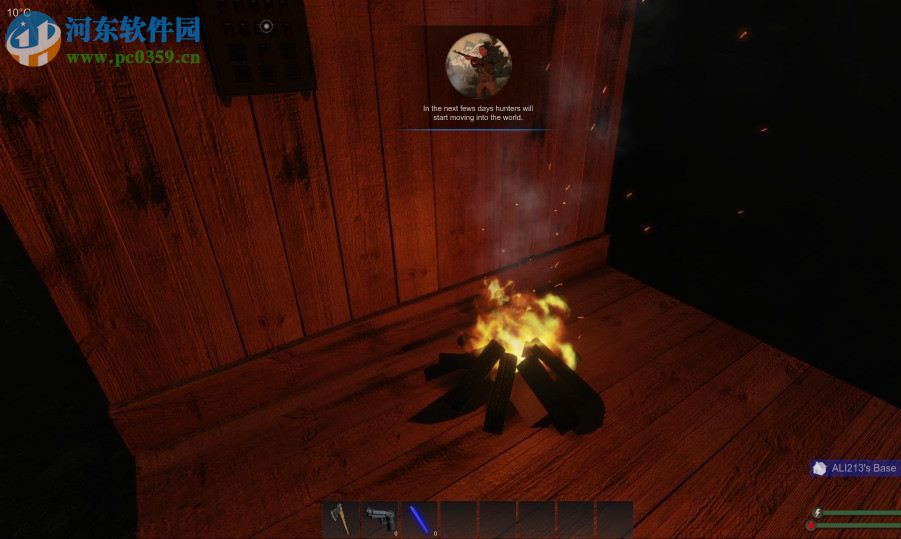Select the axe hotbar slot

340,519
